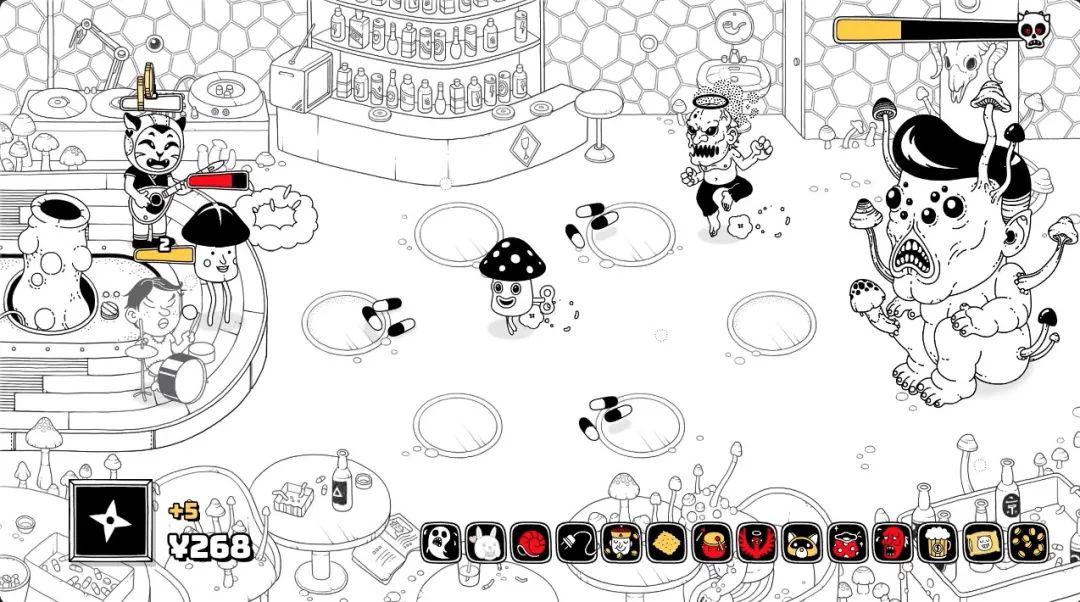Choose the red winged angel item
The image size is (1080, 602).
click(756, 543)
